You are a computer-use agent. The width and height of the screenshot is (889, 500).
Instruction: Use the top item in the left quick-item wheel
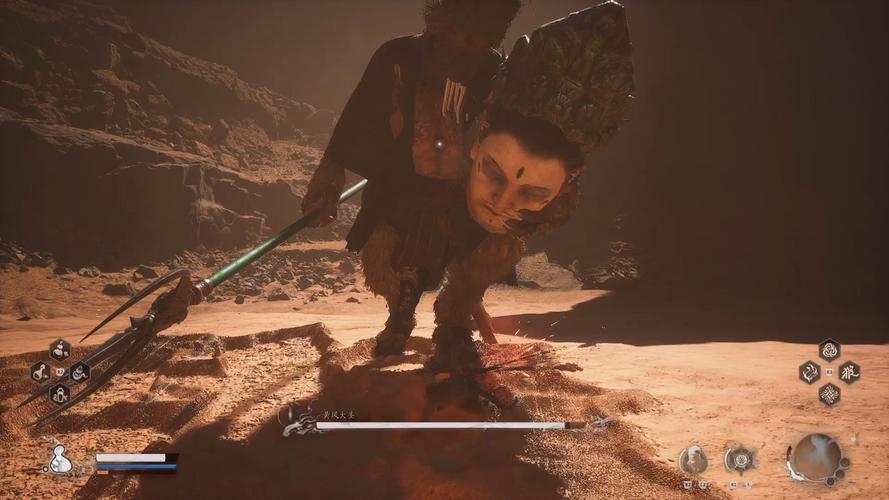click(59, 350)
